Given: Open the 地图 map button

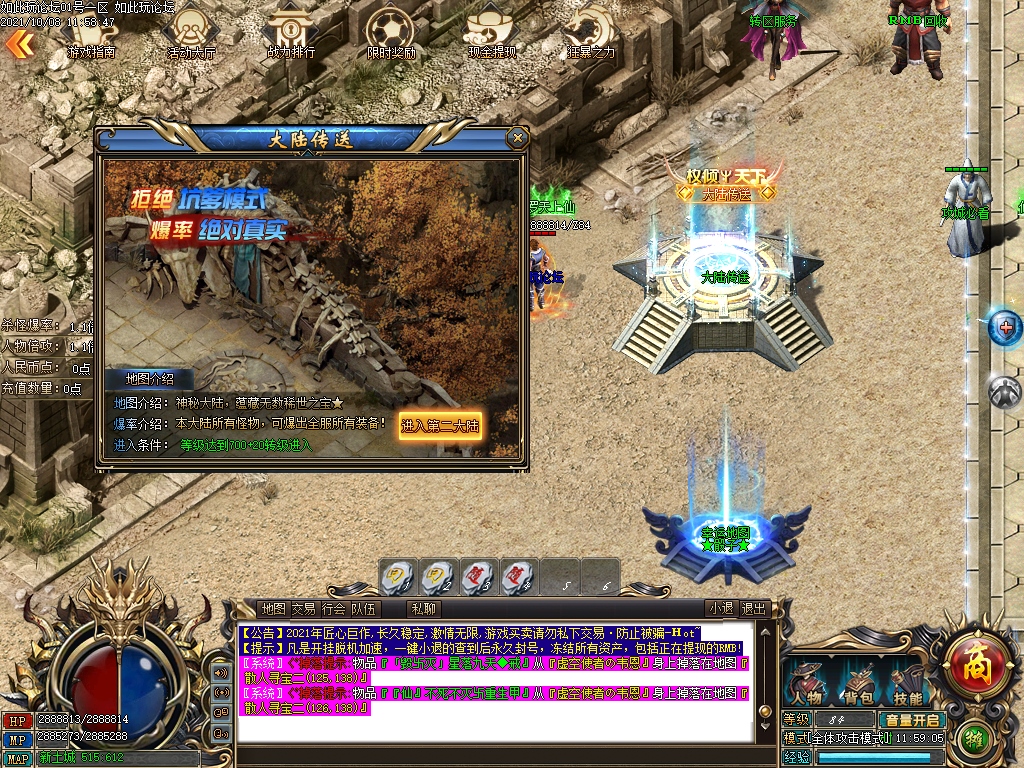Looking at the screenshot, I should point(273,608).
